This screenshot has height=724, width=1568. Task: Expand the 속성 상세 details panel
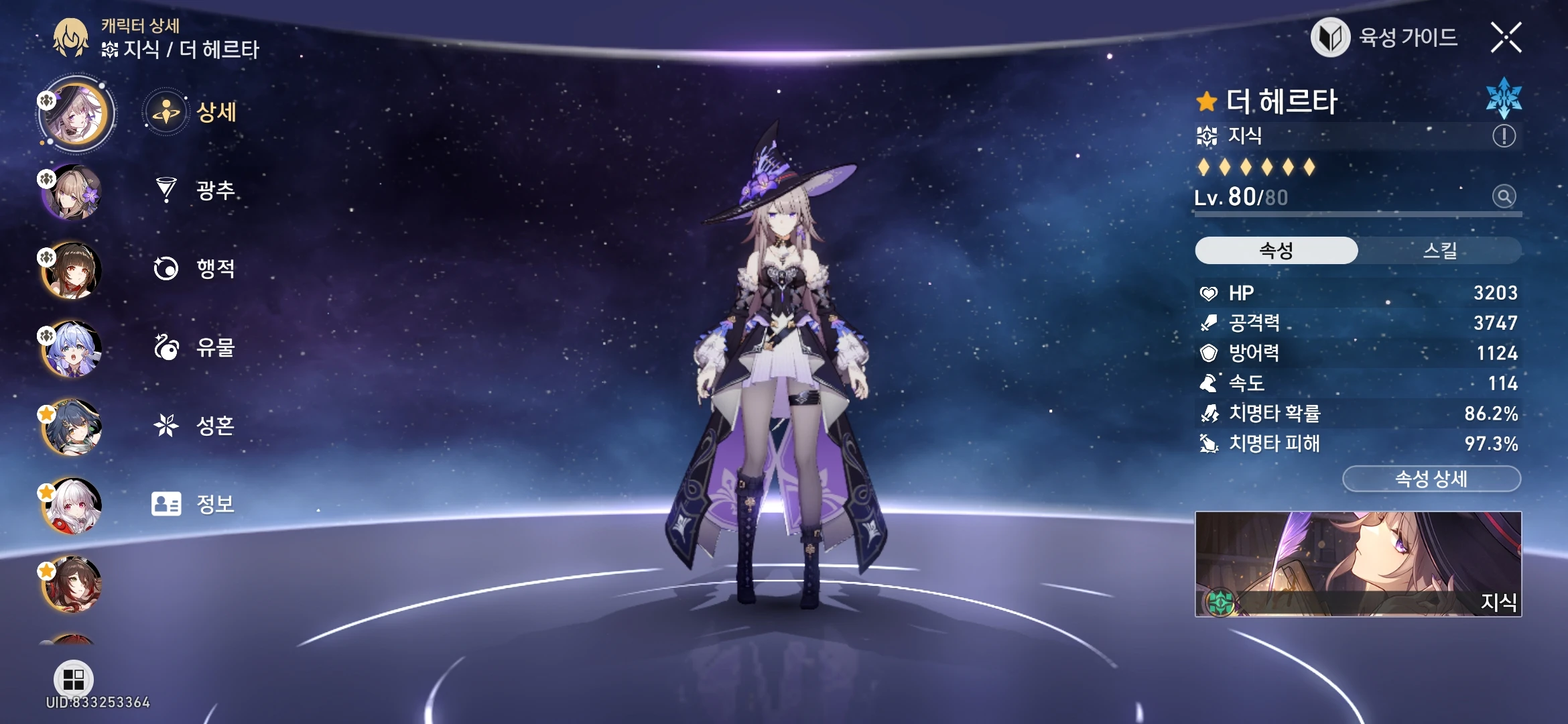[x=1432, y=478]
